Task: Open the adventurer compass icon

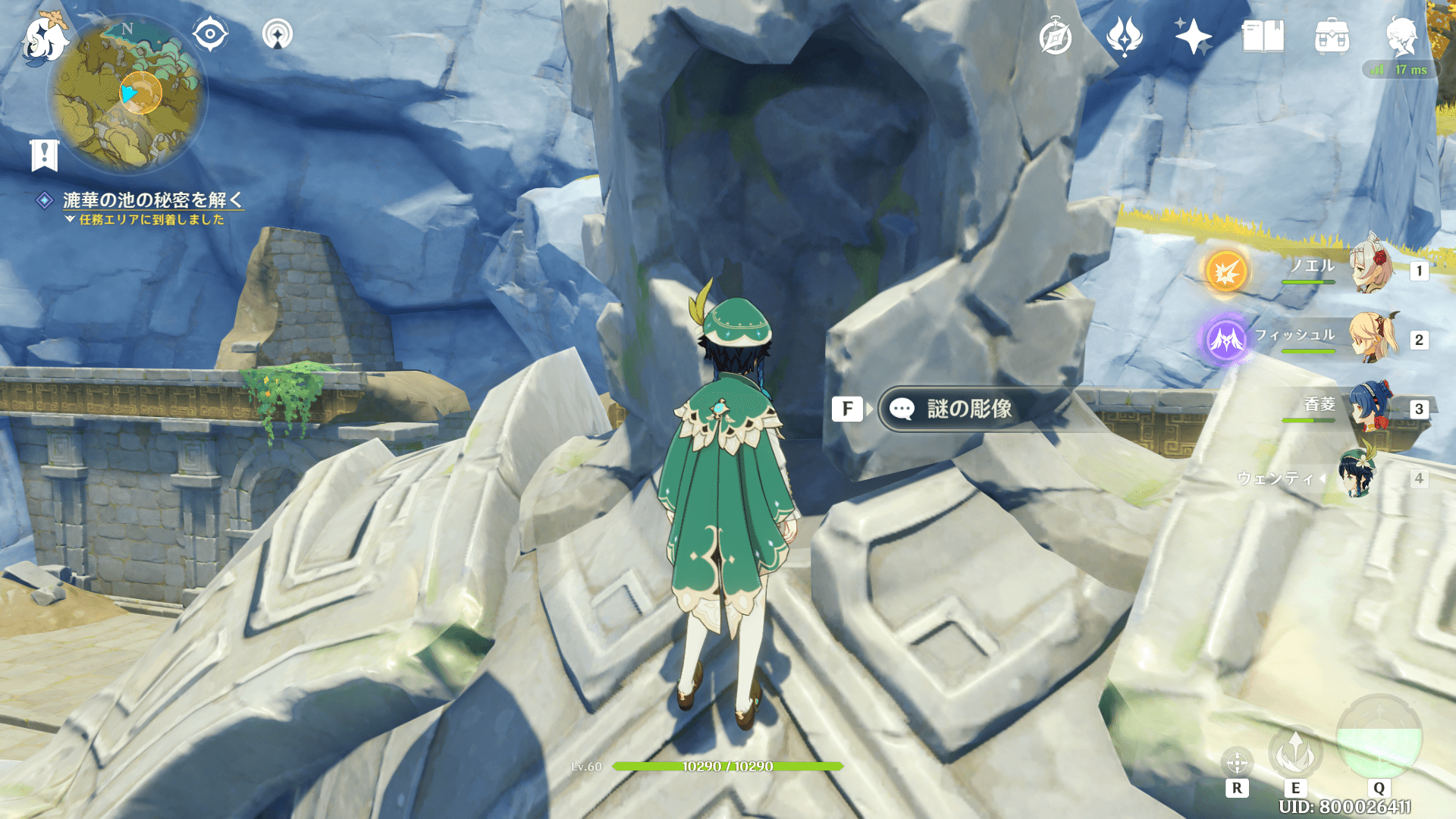Action: pos(1055,37)
